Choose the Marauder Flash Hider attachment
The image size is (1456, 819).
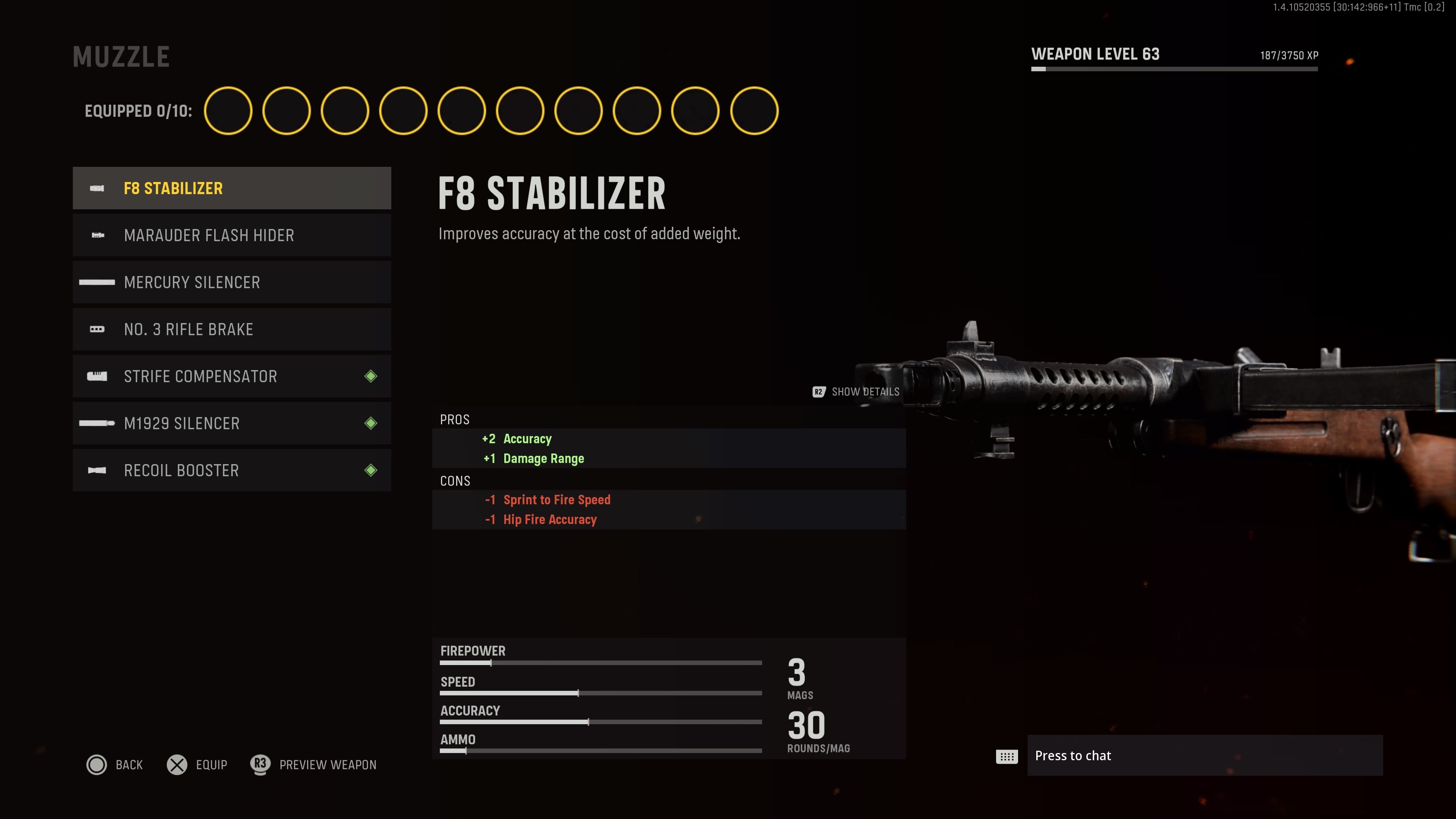tap(232, 235)
